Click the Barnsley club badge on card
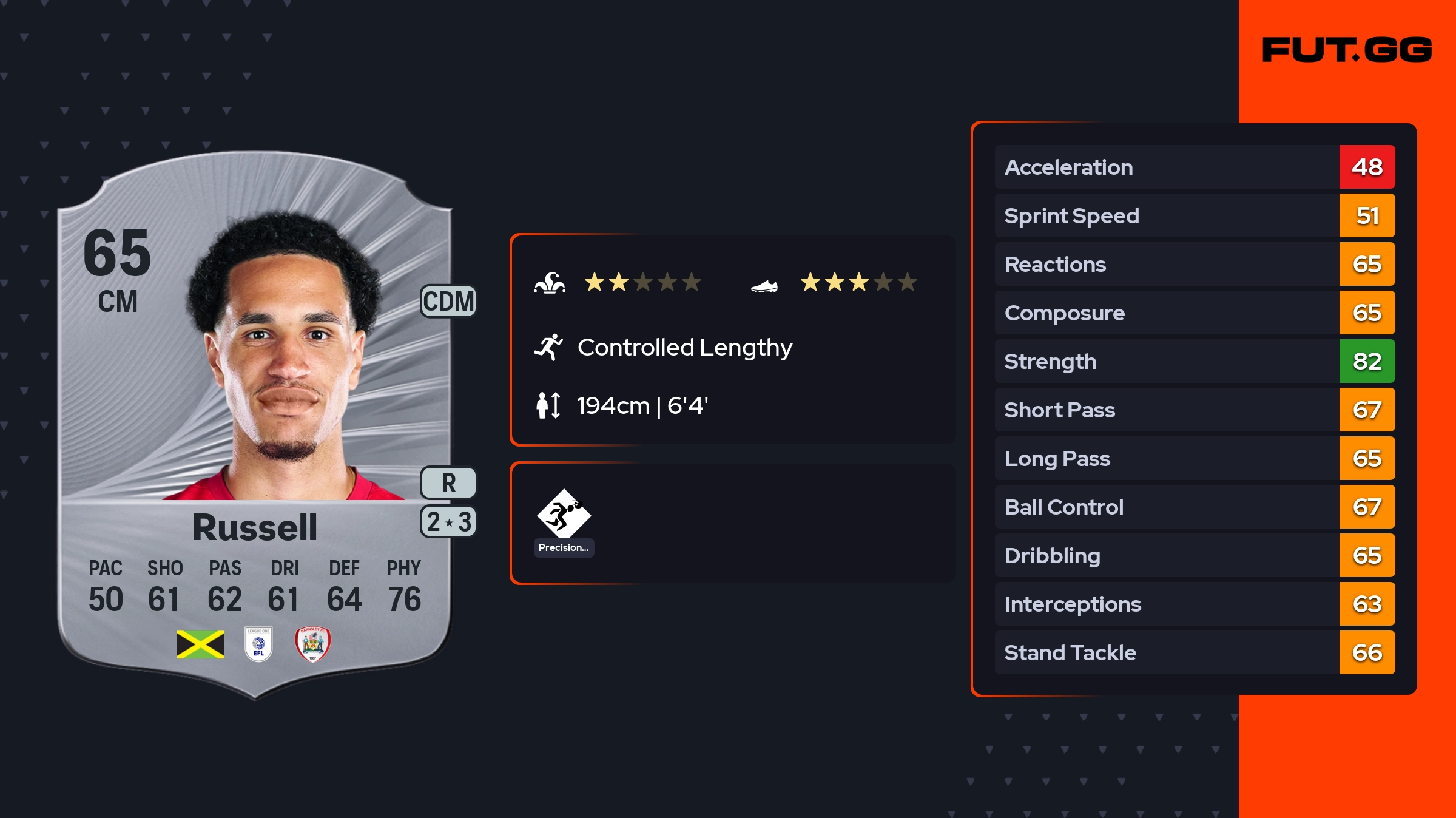Image resolution: width=1456 pixels, height=818 pixels. point(312,644)
